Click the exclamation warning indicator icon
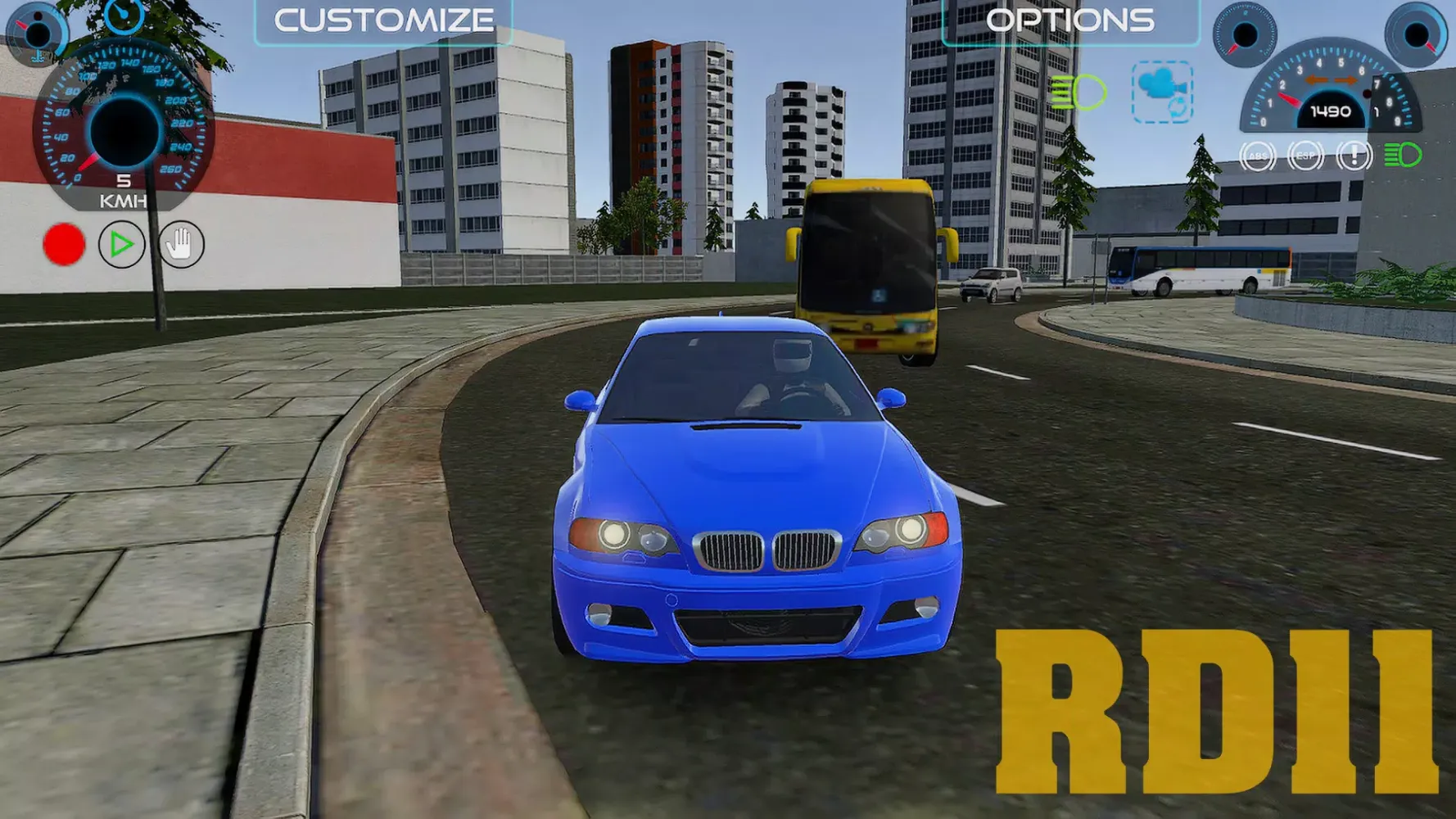The height and width of the screenshot is (819, 1456). pos(1352,156)
